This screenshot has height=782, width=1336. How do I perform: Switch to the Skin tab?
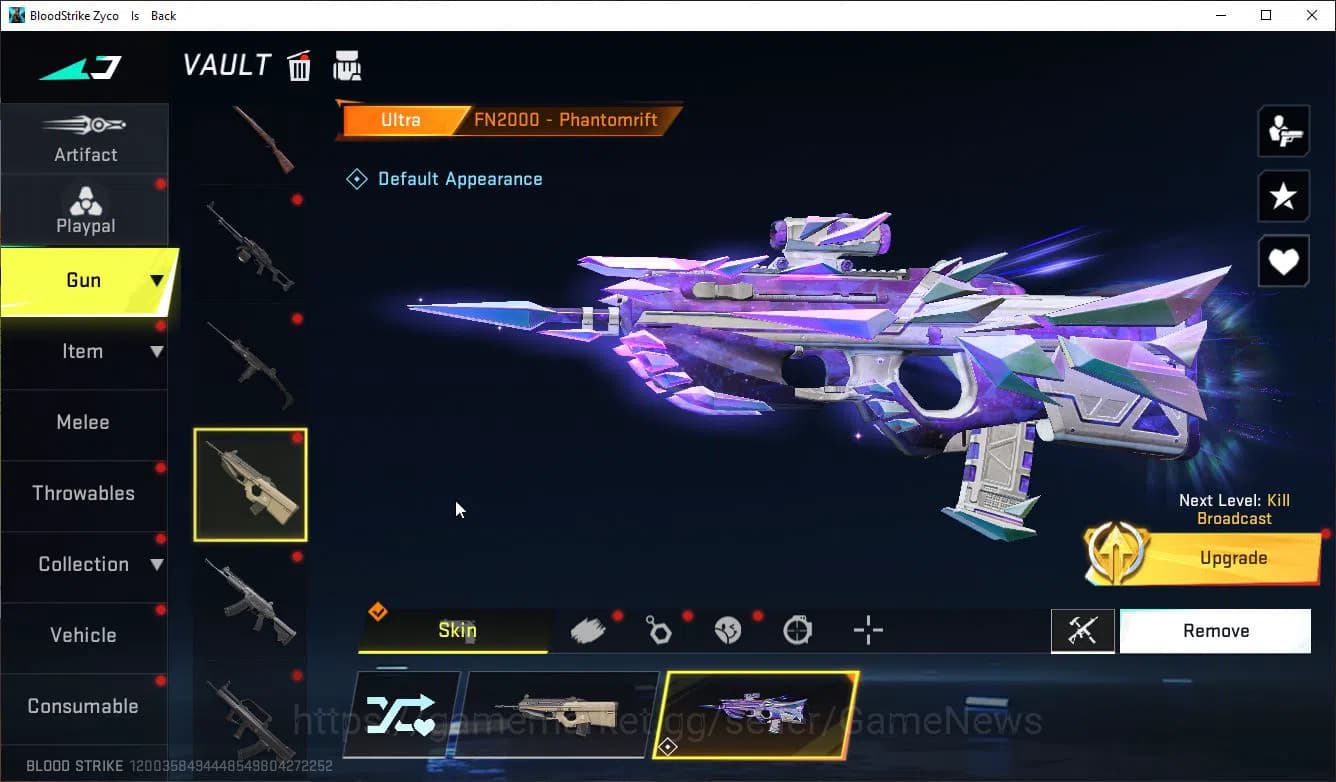point(457,630)
